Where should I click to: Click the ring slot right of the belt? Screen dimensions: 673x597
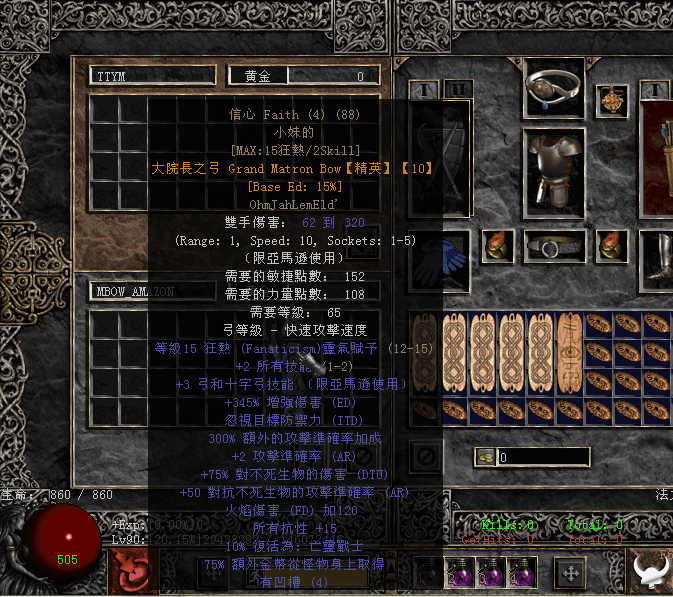[611, 244]
